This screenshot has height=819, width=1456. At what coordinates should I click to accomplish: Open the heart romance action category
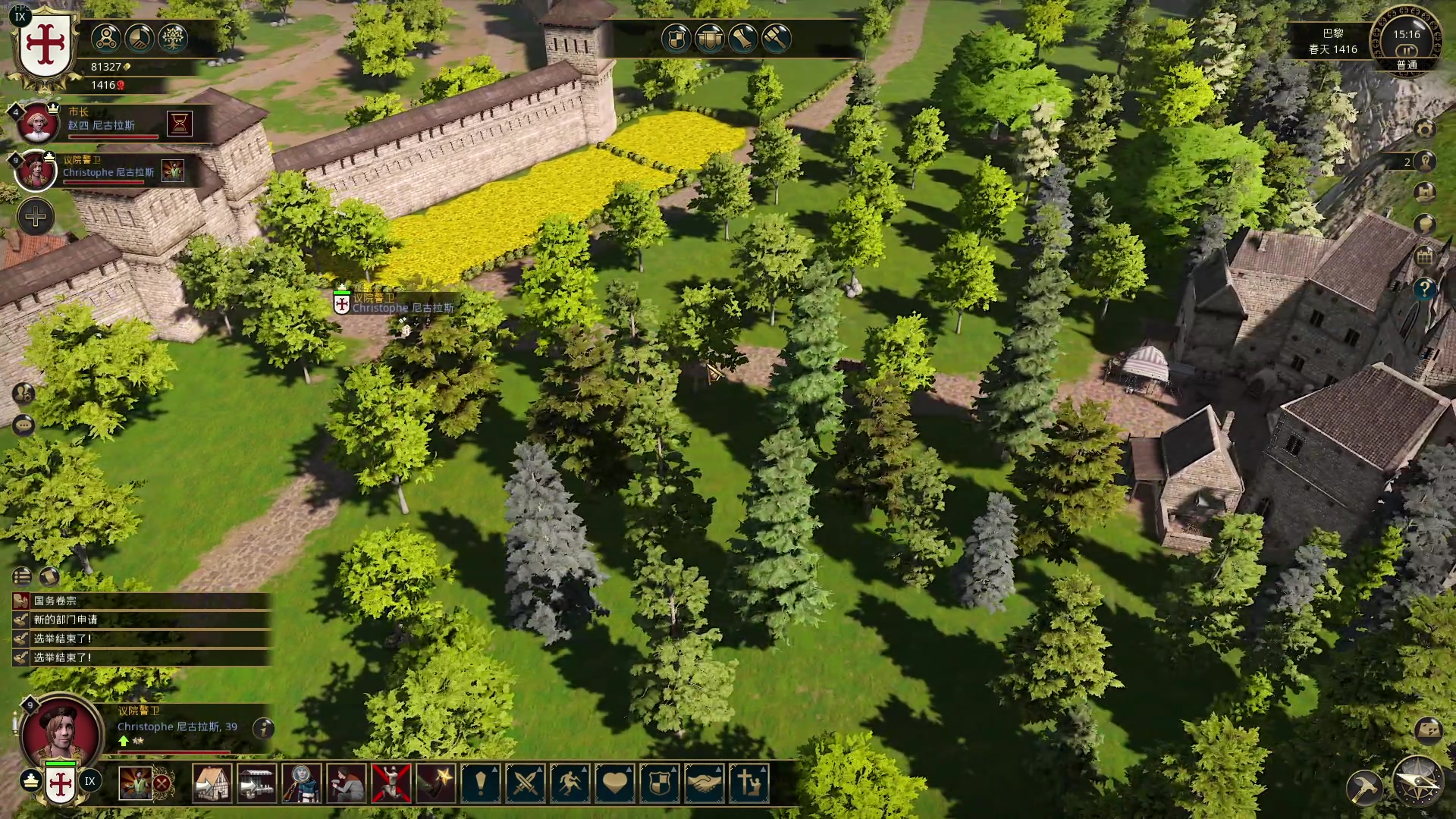615,783
